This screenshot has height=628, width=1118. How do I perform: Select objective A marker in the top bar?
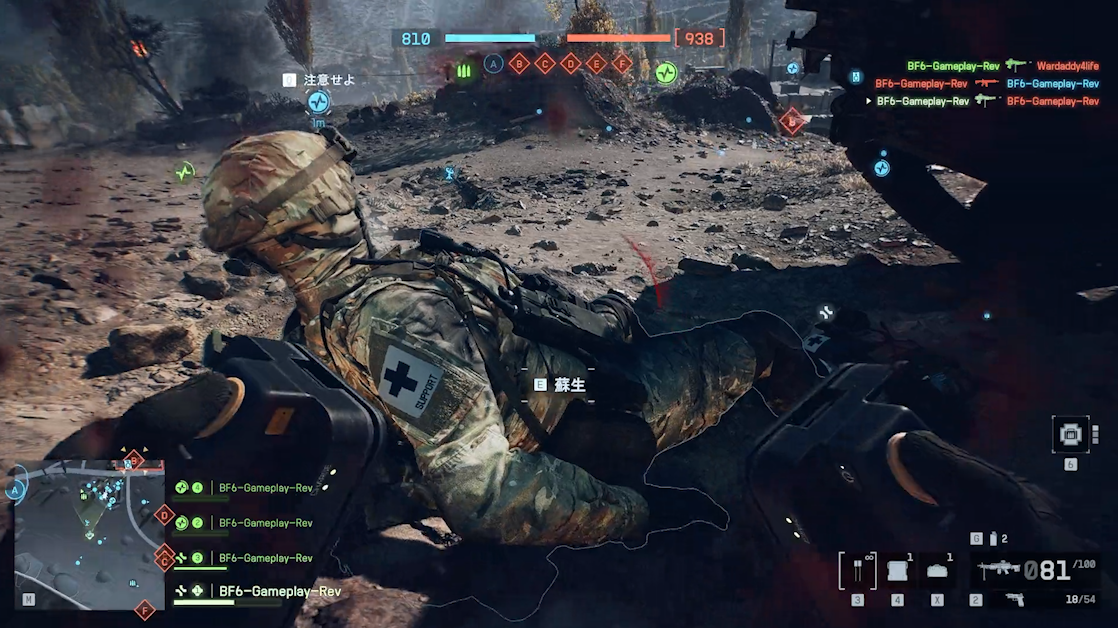click(x=493, y=64)
